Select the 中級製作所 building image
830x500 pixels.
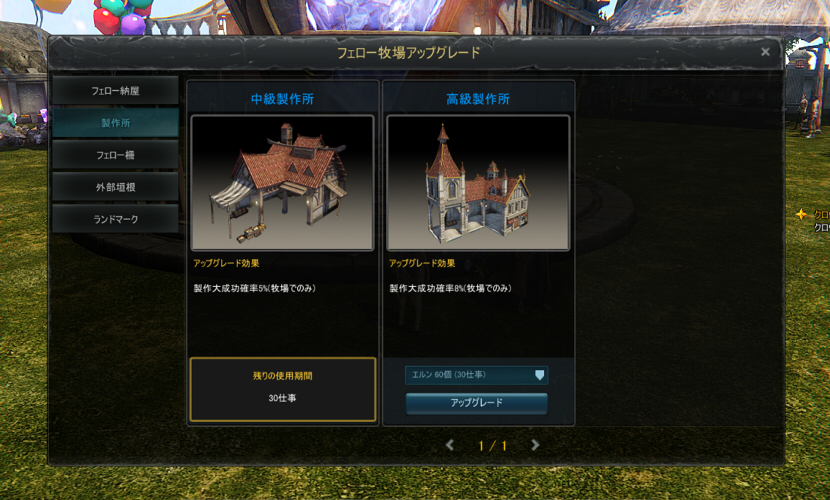282,183
